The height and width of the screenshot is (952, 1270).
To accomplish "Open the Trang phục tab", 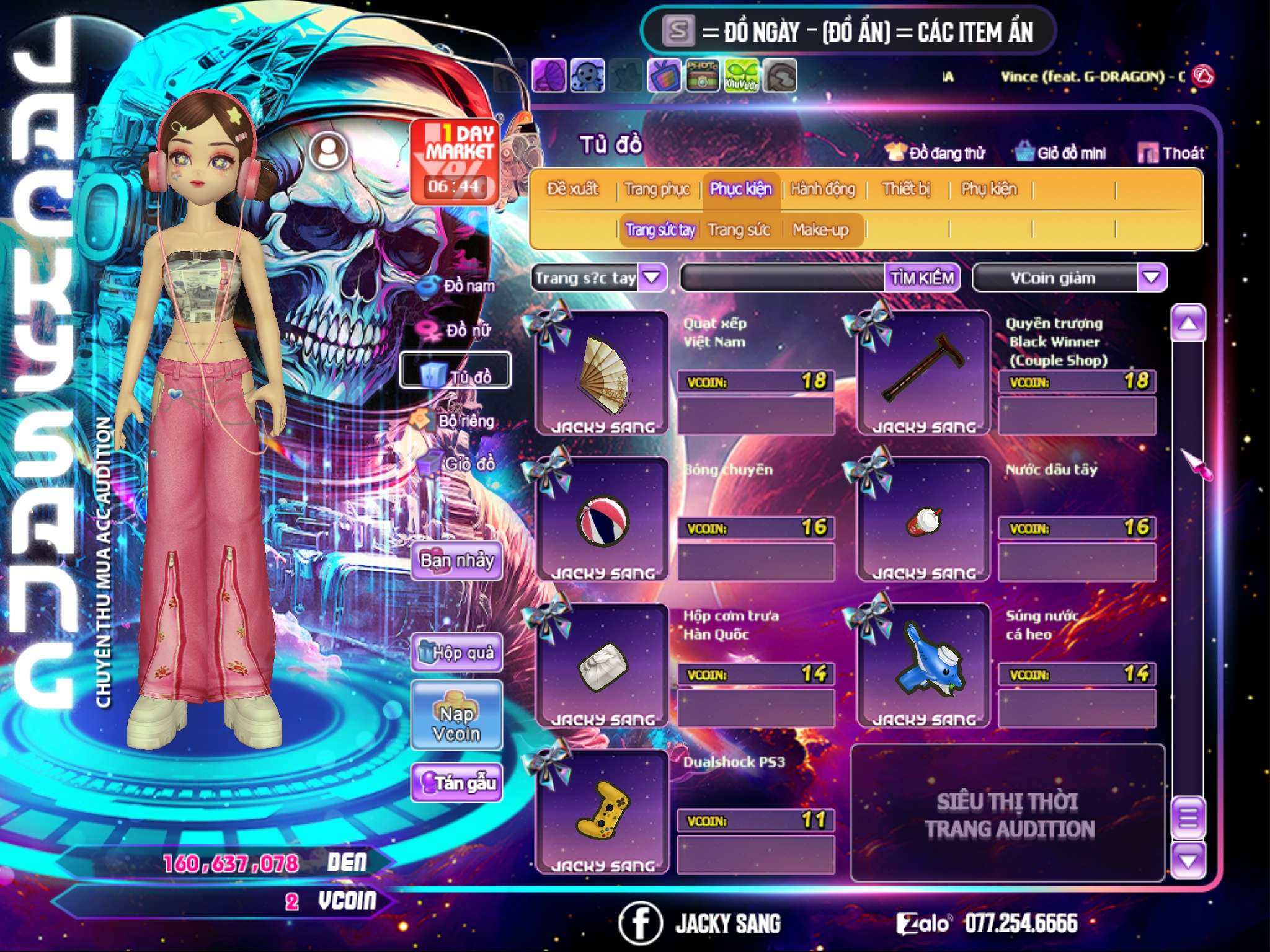I will [x=657, y=189].
